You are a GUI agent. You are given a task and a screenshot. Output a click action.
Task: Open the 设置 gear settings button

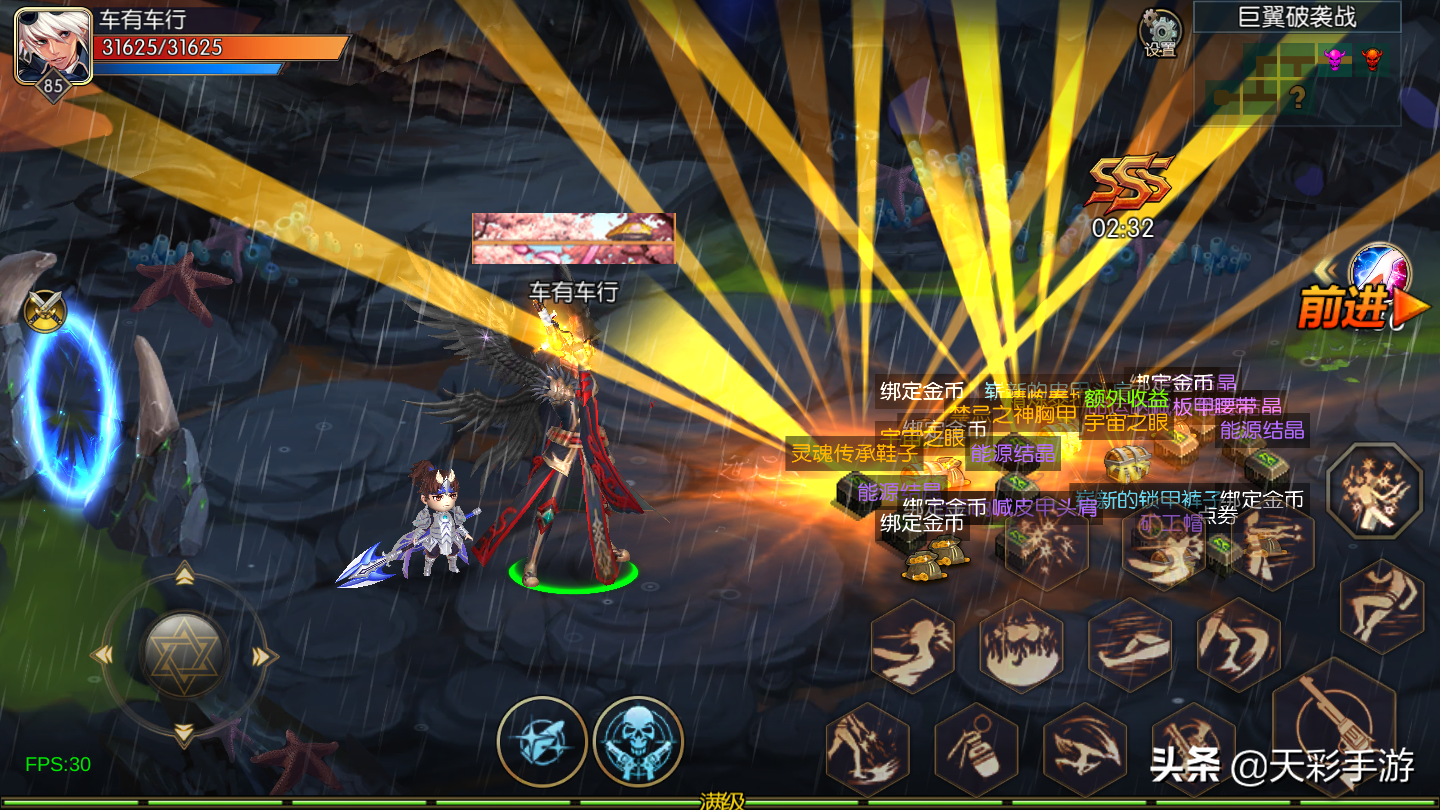1160,33
